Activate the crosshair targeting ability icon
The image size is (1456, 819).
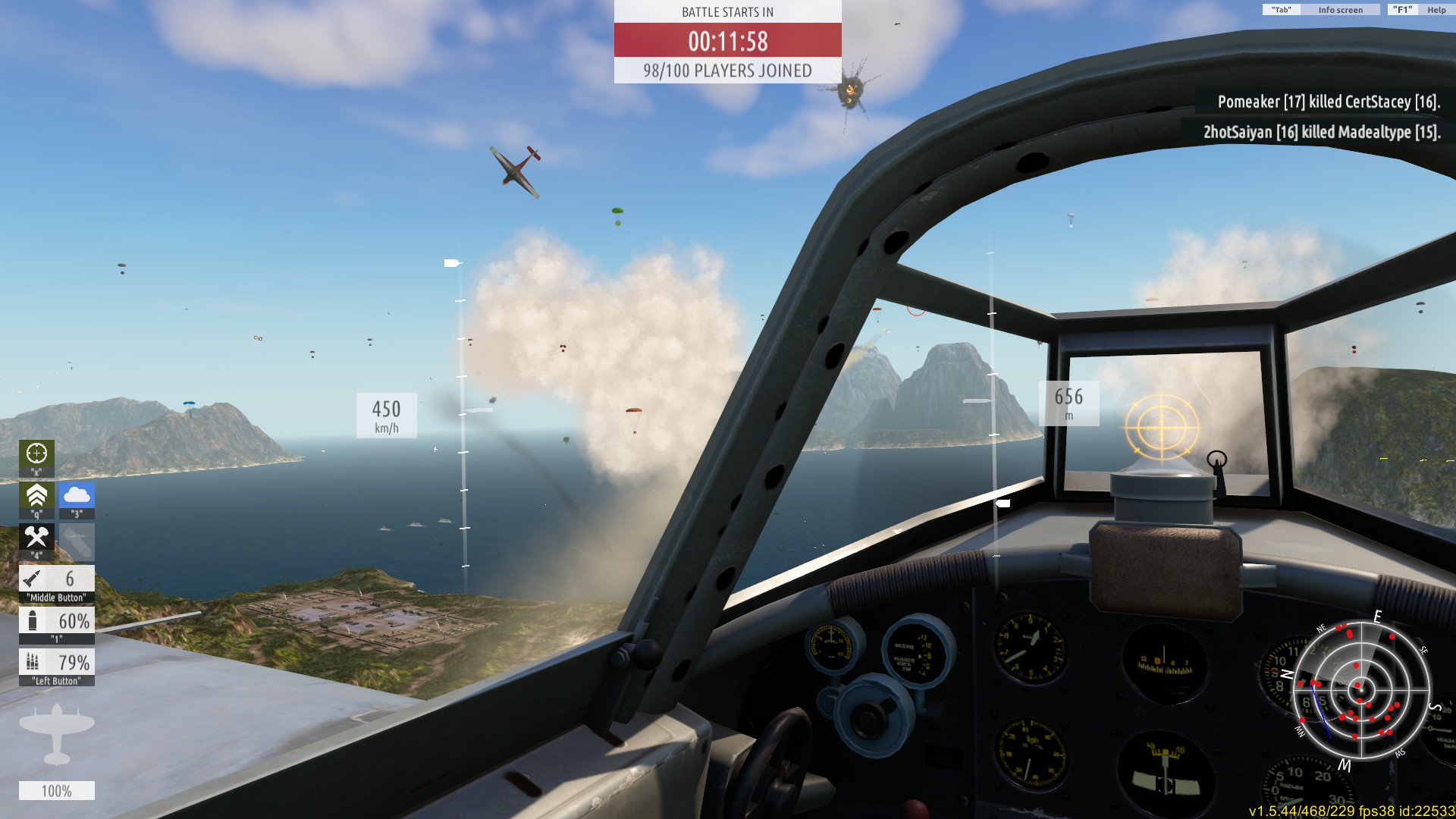pos(36,454)
